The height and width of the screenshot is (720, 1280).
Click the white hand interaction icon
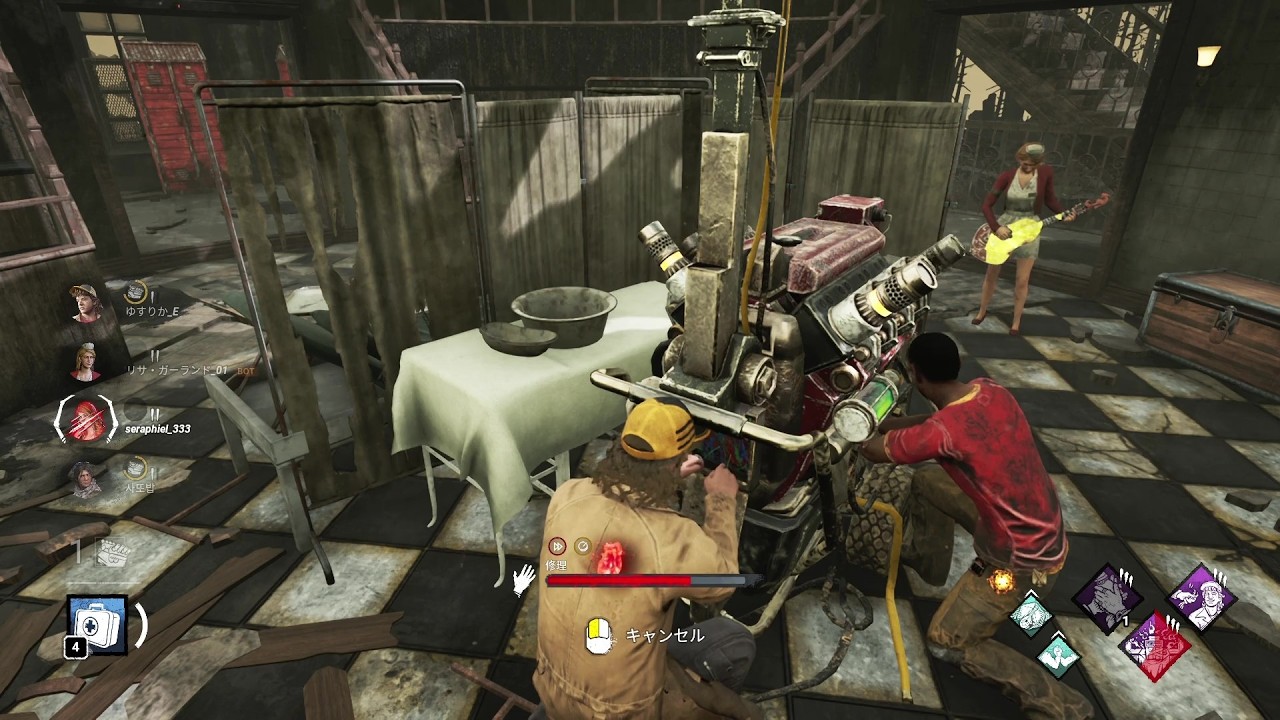(523, 579)
